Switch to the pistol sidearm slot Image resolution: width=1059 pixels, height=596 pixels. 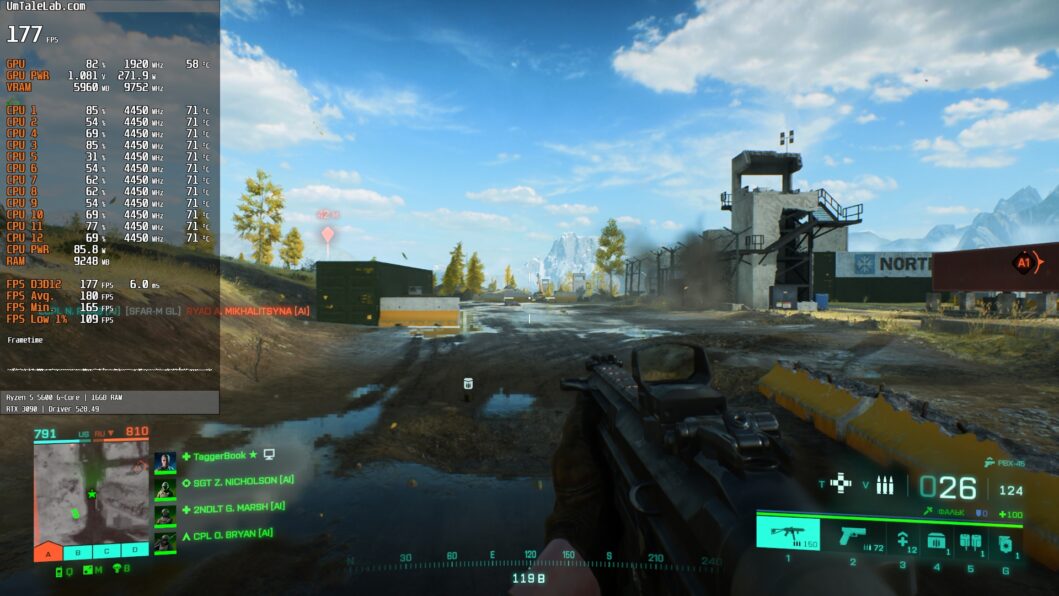pos(853,535)
